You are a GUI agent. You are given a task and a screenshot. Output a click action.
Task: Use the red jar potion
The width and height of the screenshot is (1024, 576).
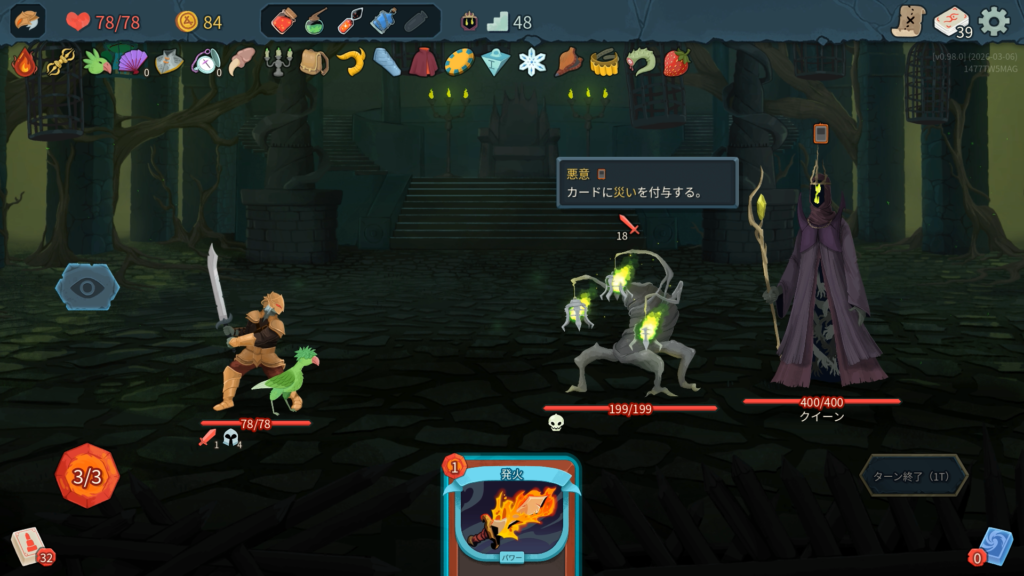[282, 21]
